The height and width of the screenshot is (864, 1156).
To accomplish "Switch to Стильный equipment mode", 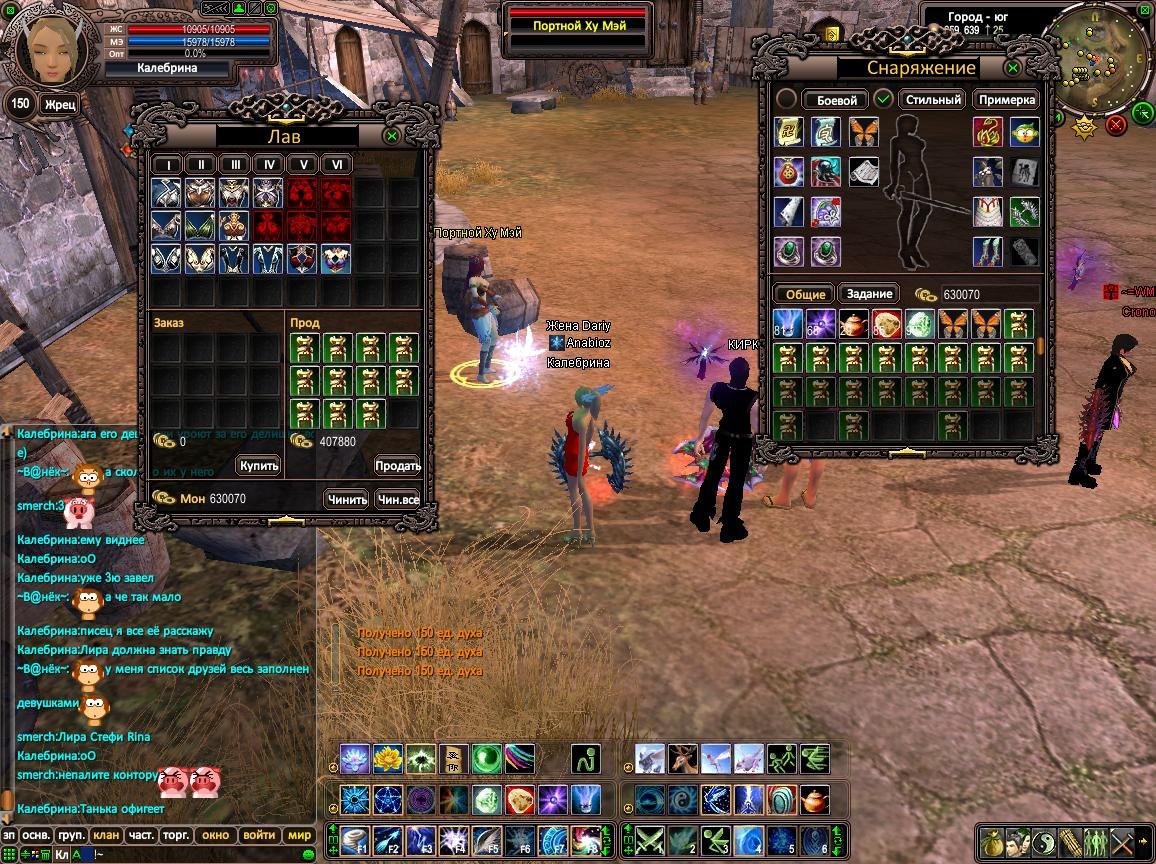I will 931,100.
